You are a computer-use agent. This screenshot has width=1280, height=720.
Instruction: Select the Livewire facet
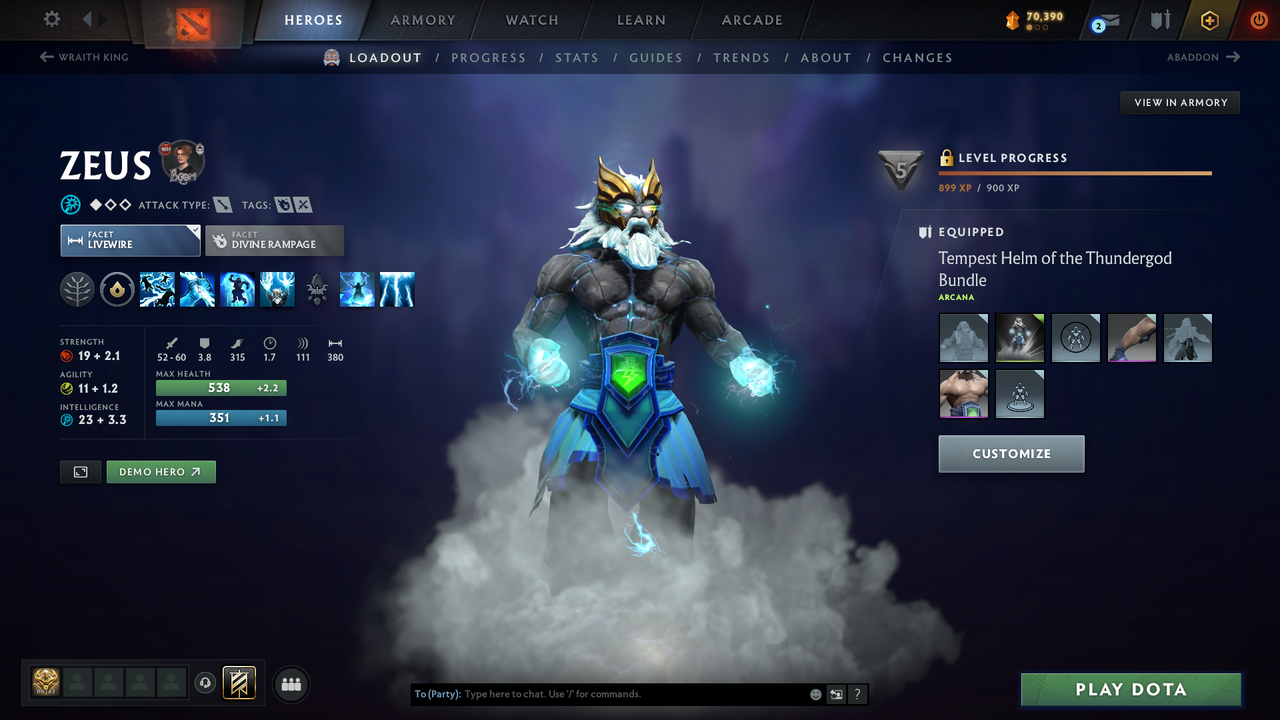click(130, 240)
